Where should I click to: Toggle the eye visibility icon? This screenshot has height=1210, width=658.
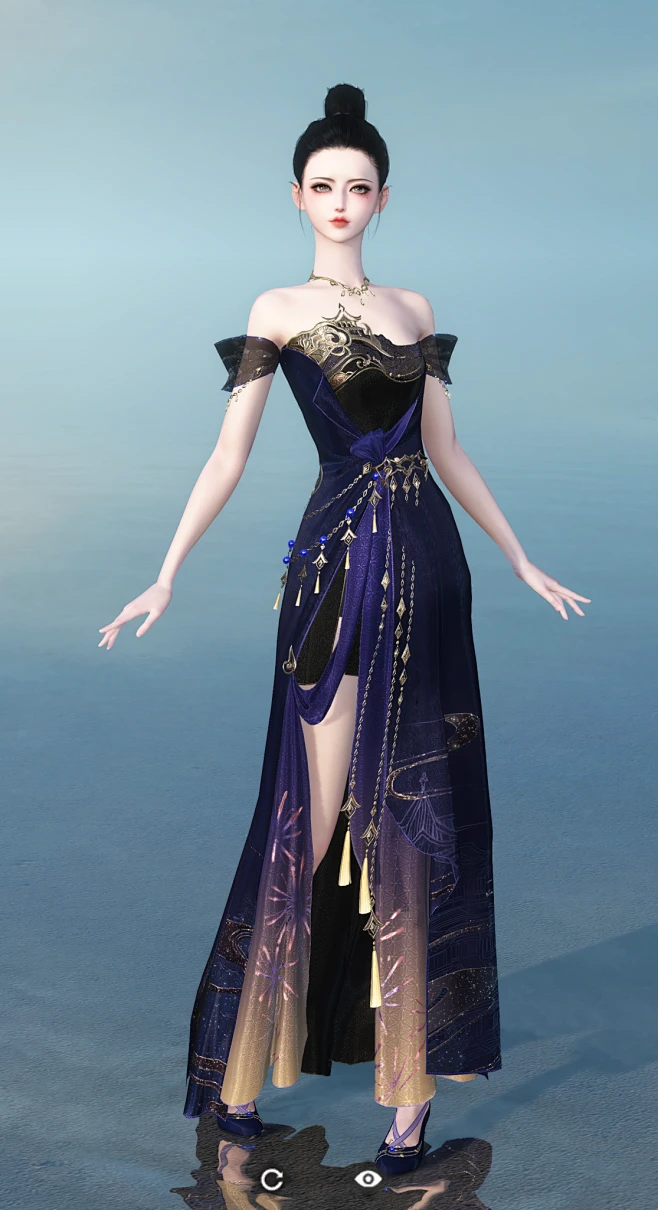pos(368,1179)
